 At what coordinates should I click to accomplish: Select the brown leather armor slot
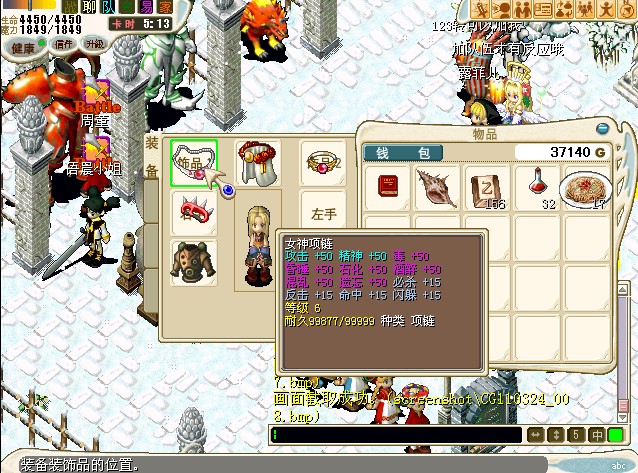point(194,262)
